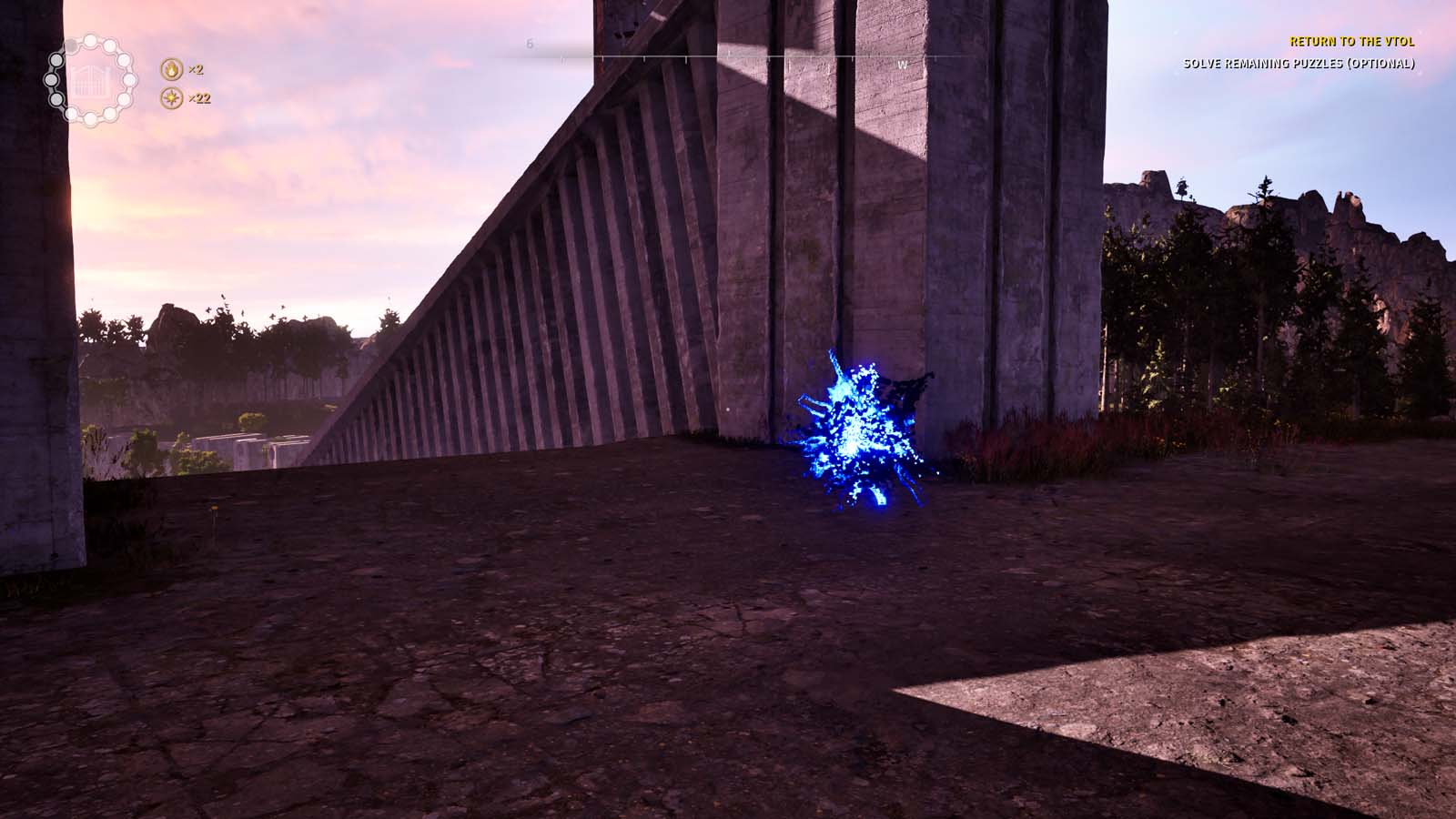
Task: Toggle the highlighted dark node atop the wheel
Action: click(71, 45)
